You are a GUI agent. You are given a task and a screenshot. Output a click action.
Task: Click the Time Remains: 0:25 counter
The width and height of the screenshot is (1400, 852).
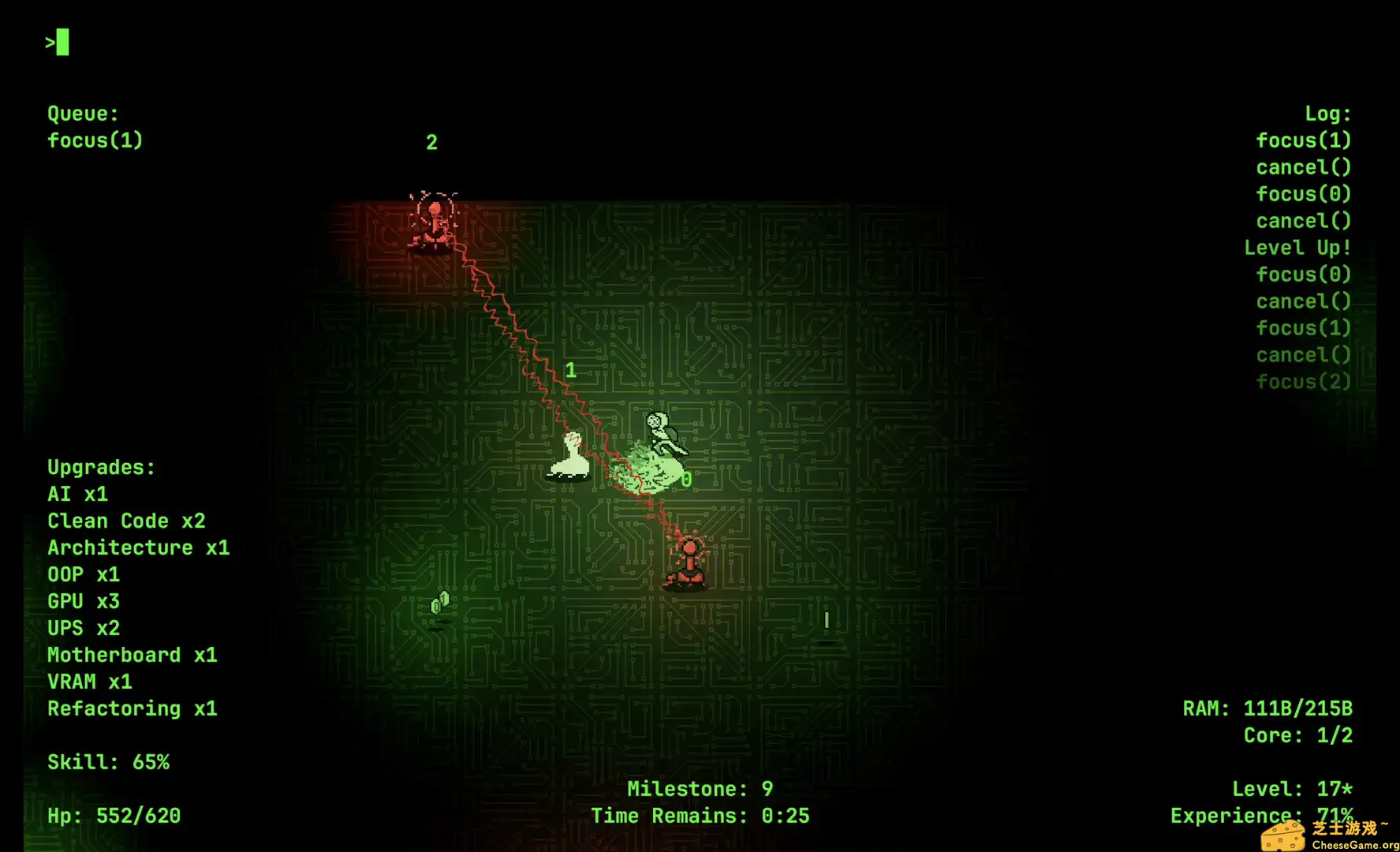701,815
